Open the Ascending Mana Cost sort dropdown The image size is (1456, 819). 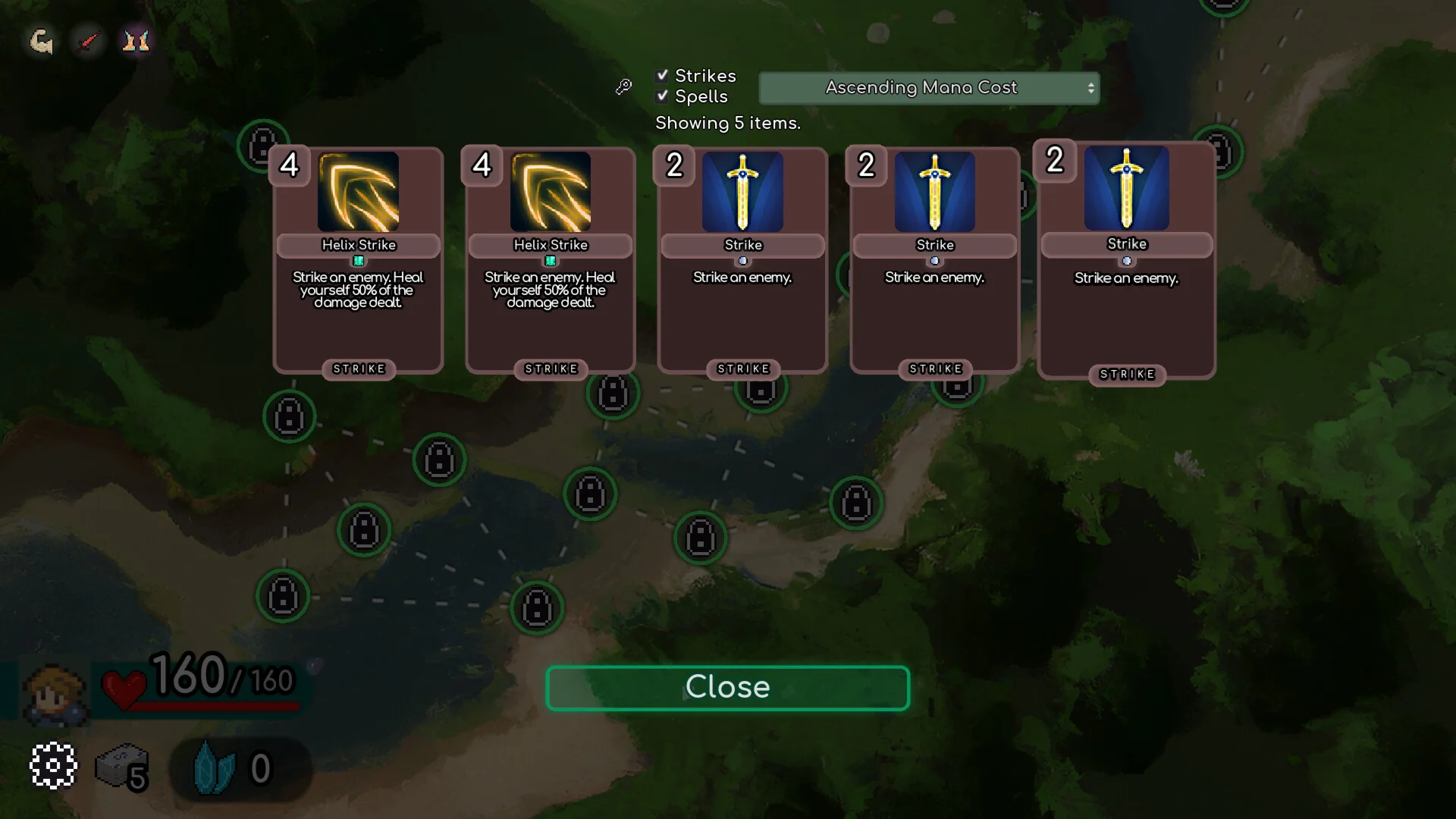point(929,88)
